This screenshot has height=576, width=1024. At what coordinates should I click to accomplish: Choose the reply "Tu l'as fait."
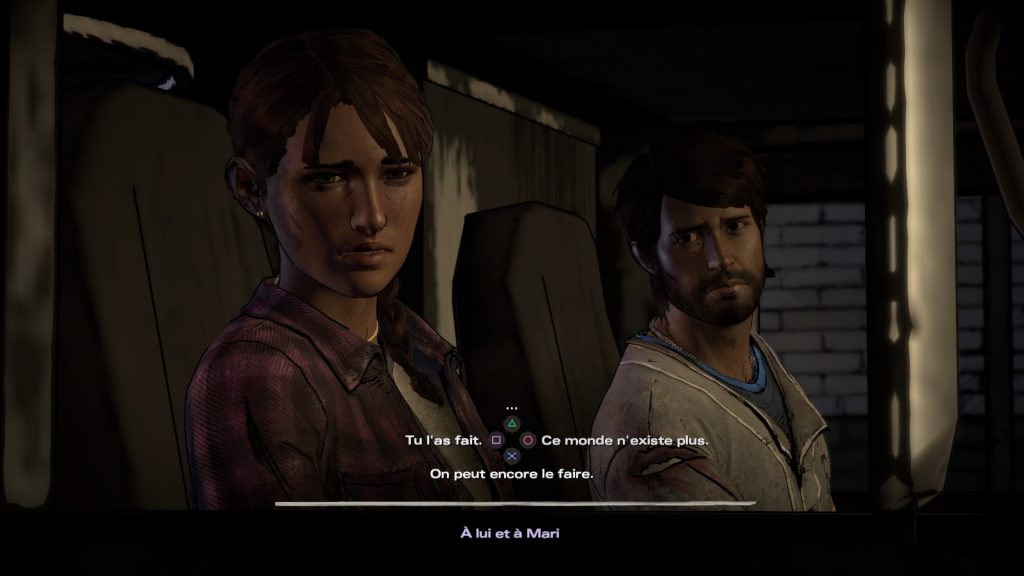pyautogui.click(x=443, y=440)
